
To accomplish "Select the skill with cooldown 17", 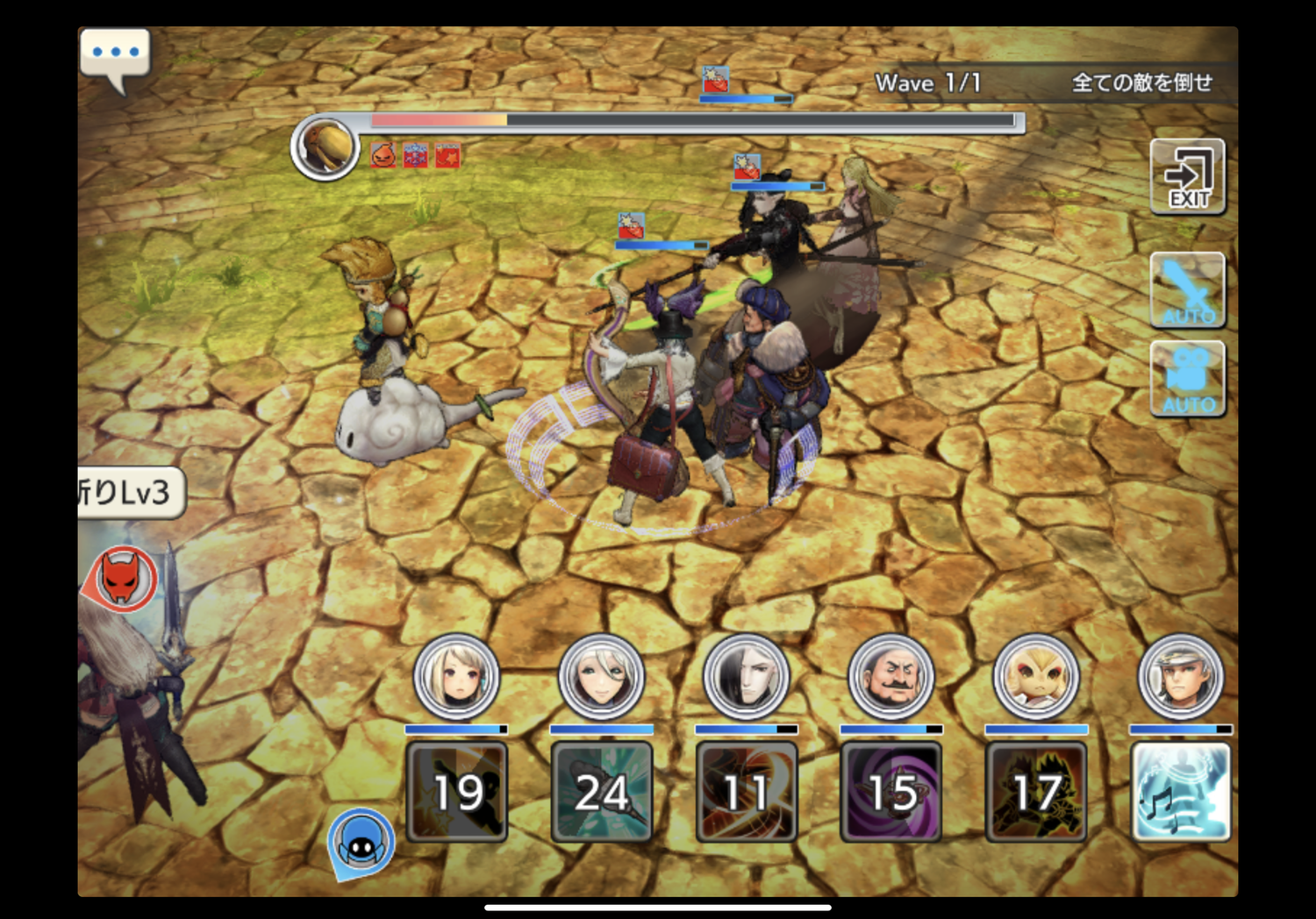I will pos(1035,792).
